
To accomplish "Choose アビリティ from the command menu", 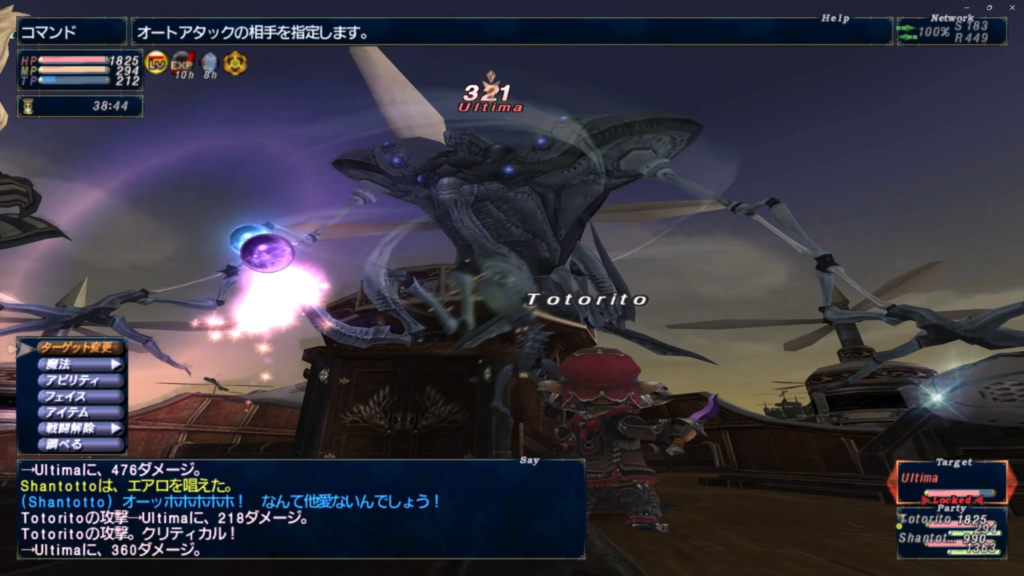I will (x=80, y=380).
